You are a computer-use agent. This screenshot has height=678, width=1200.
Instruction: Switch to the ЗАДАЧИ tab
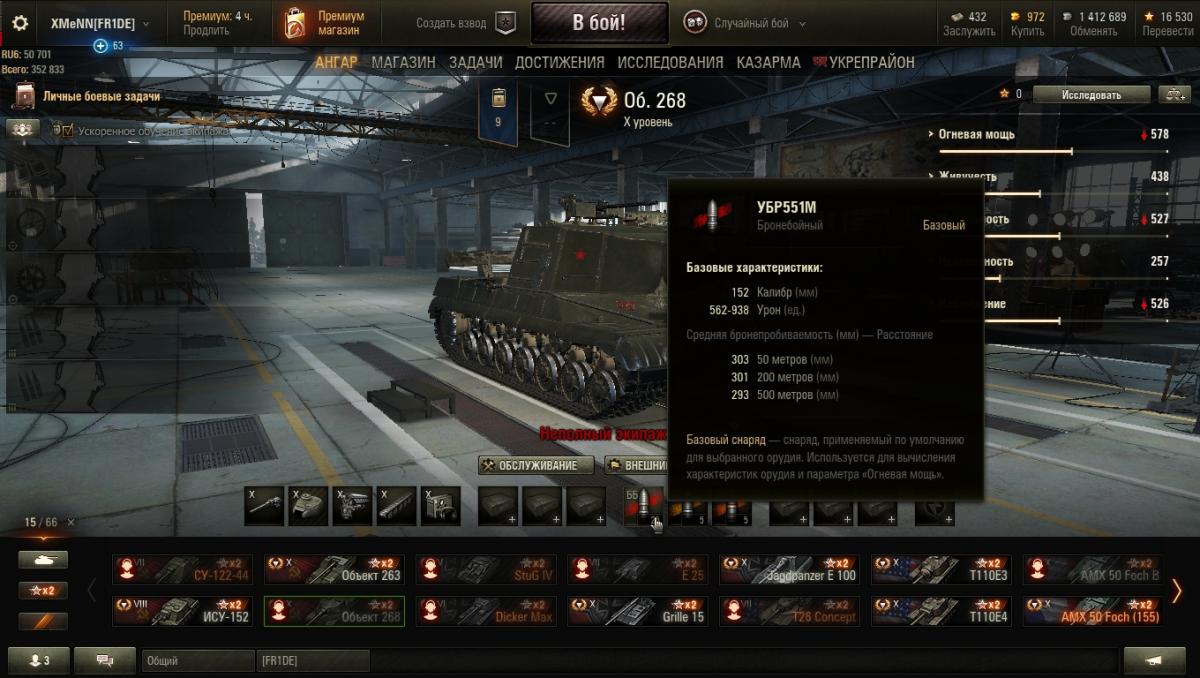point(475,62)
